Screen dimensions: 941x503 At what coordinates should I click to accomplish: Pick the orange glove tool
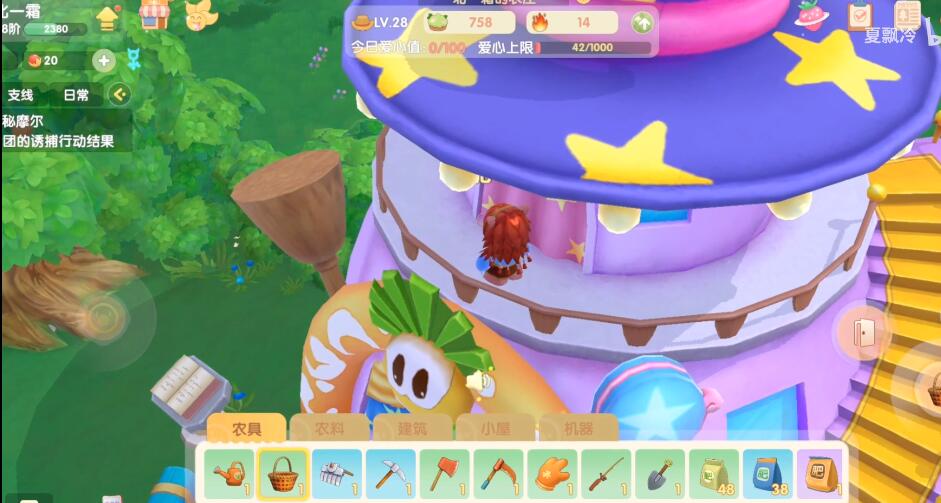click(x=552, y=471)
